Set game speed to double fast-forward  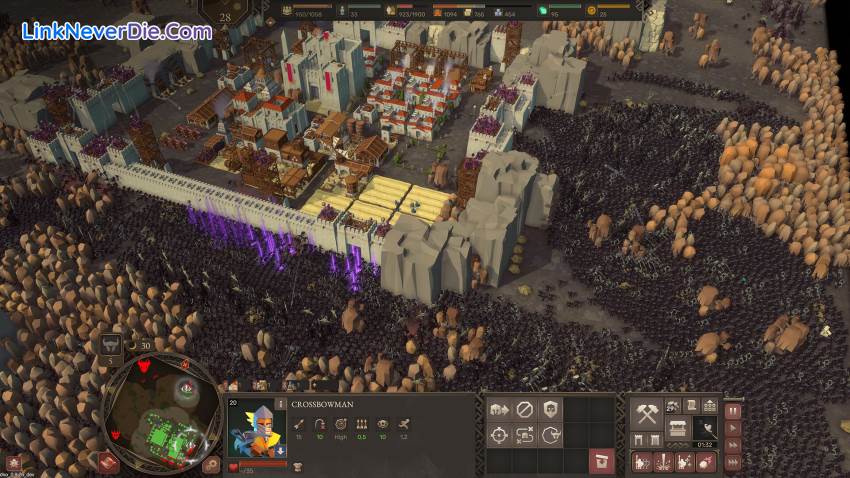coord(732,444)
